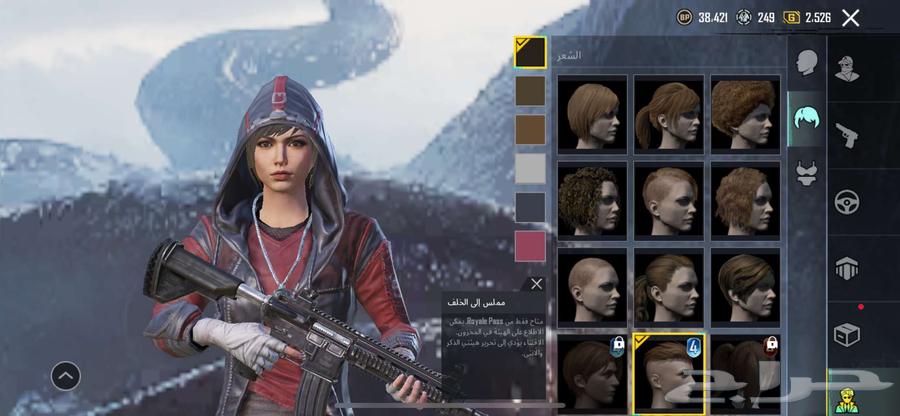Open the steering wheel vehicle category
The width and height of the screenshot is (900, 416).
pos(848,201)
